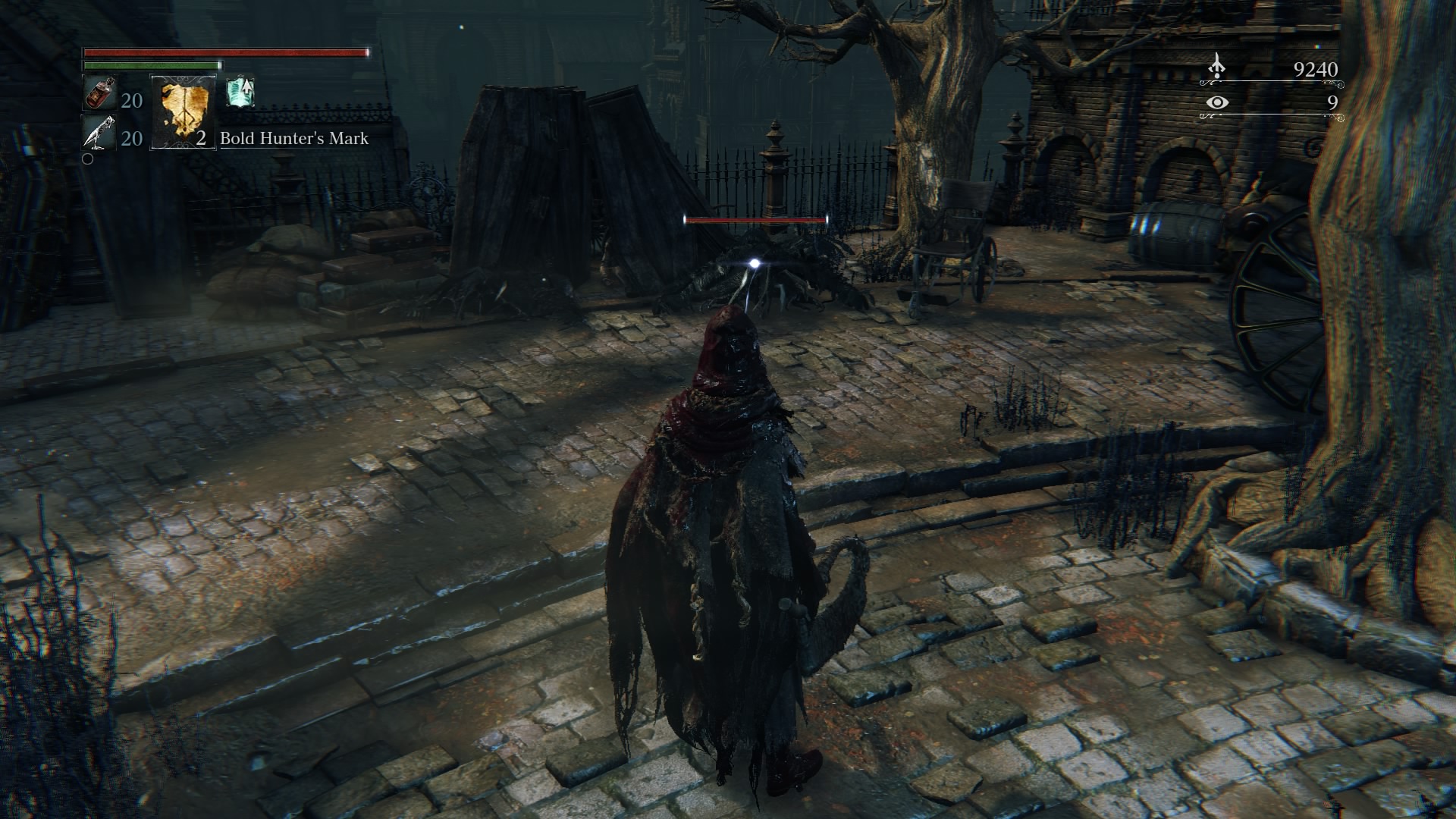Use the Bold Hunter's Mark item slot
The width and height of the screenshot is (1456, 819).
click(183, 111)
